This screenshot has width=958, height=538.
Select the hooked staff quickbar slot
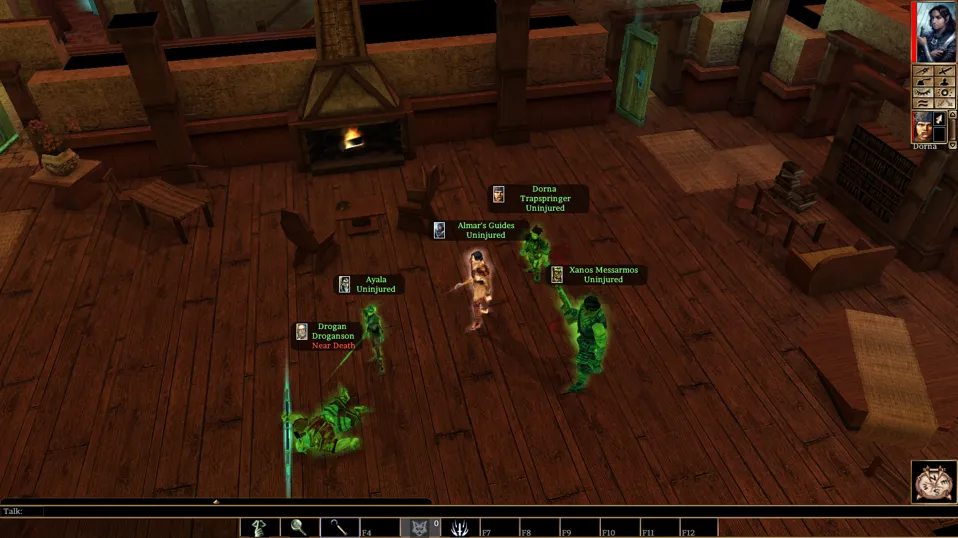point(339,527)
